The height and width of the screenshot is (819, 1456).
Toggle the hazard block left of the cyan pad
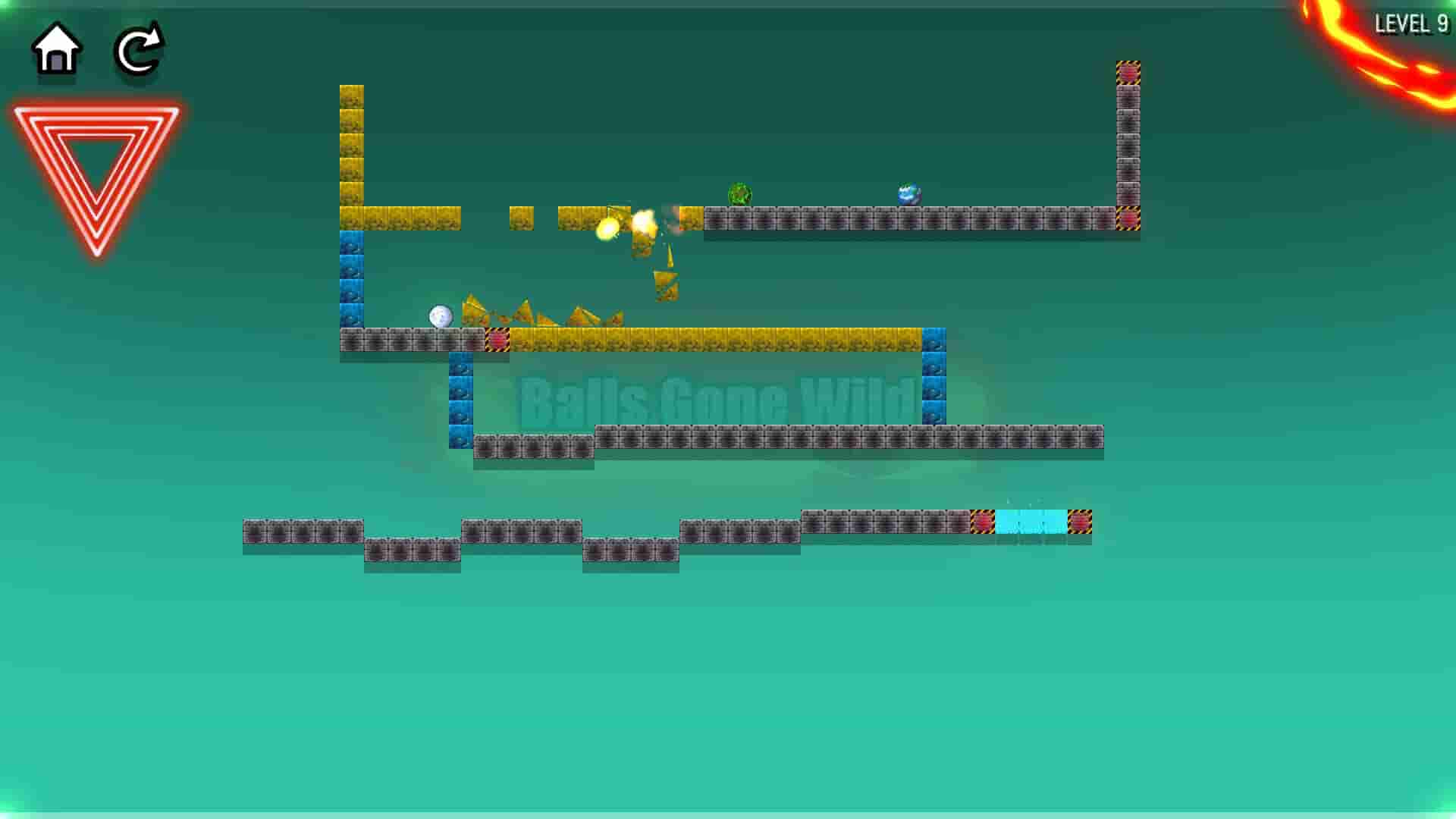984,523
